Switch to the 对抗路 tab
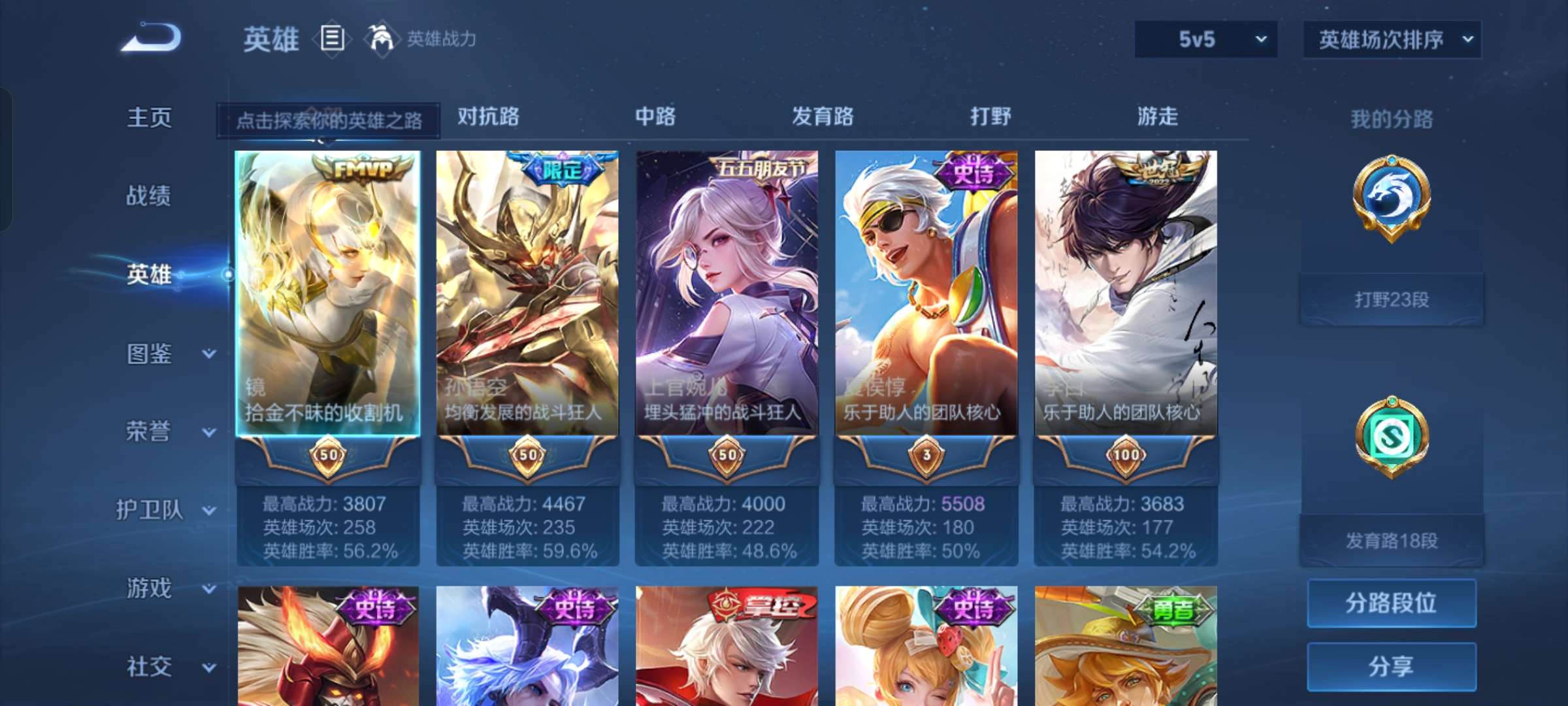The height and width of the screenshot is (706, 1568). [488, 118]
